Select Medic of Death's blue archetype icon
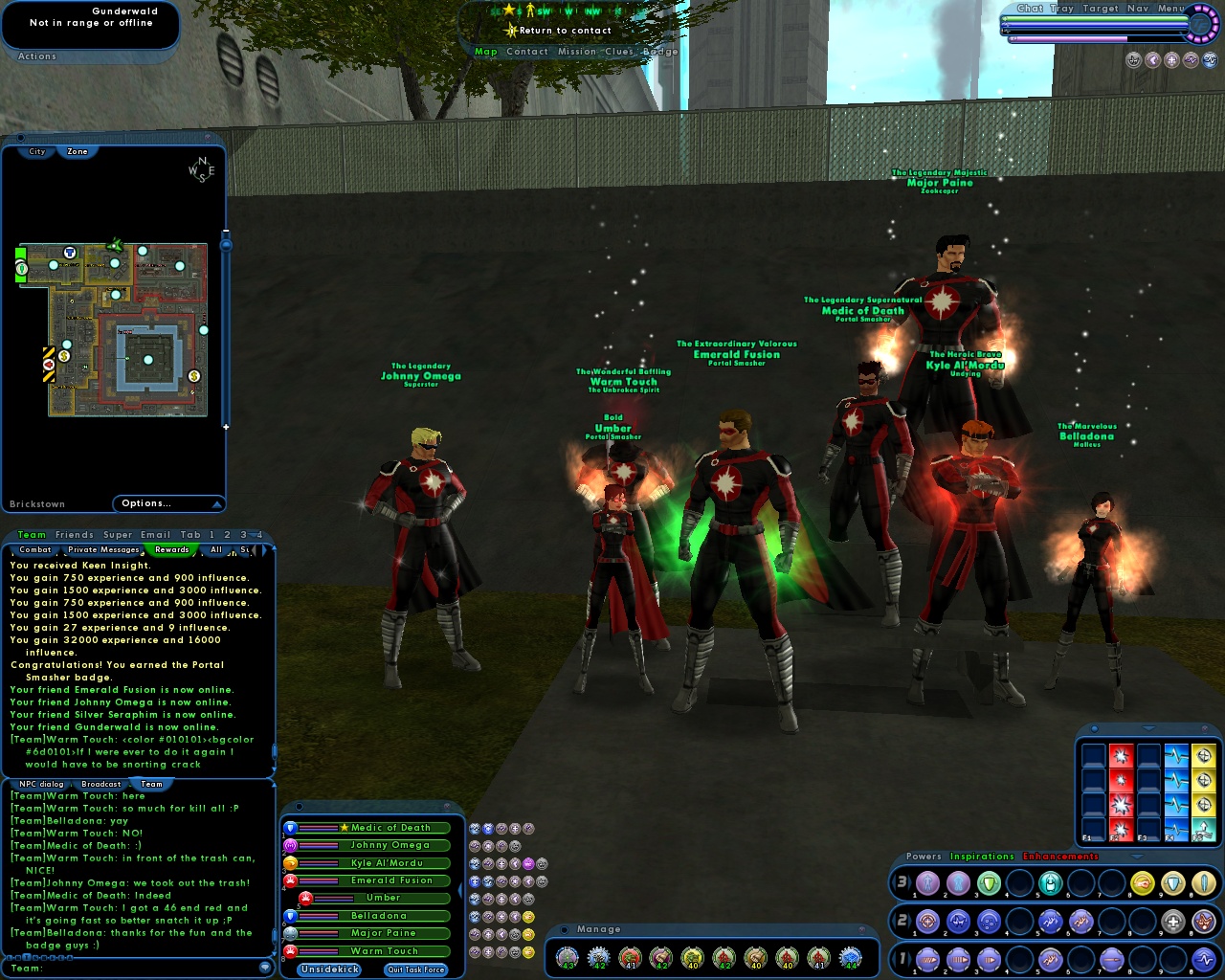The width and height of the screenshot is (1225, 980). click(290, 828)
